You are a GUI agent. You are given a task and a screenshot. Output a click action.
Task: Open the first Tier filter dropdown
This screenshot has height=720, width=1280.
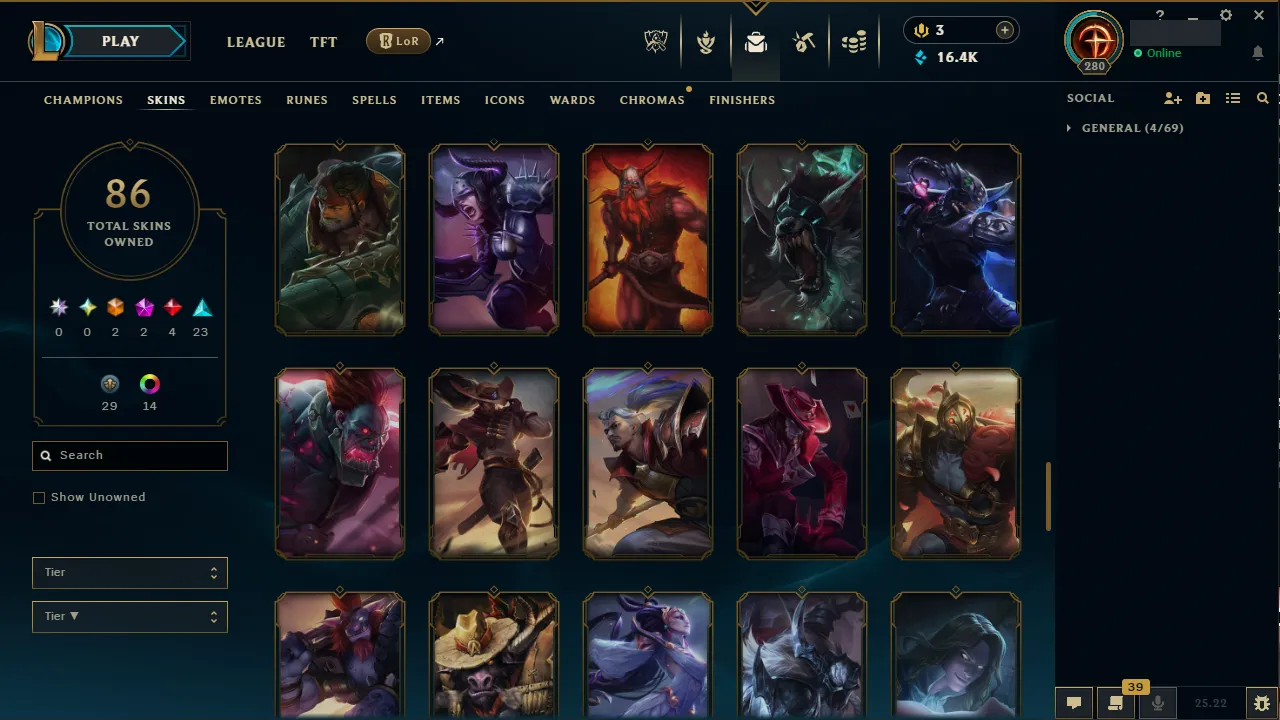129,572
